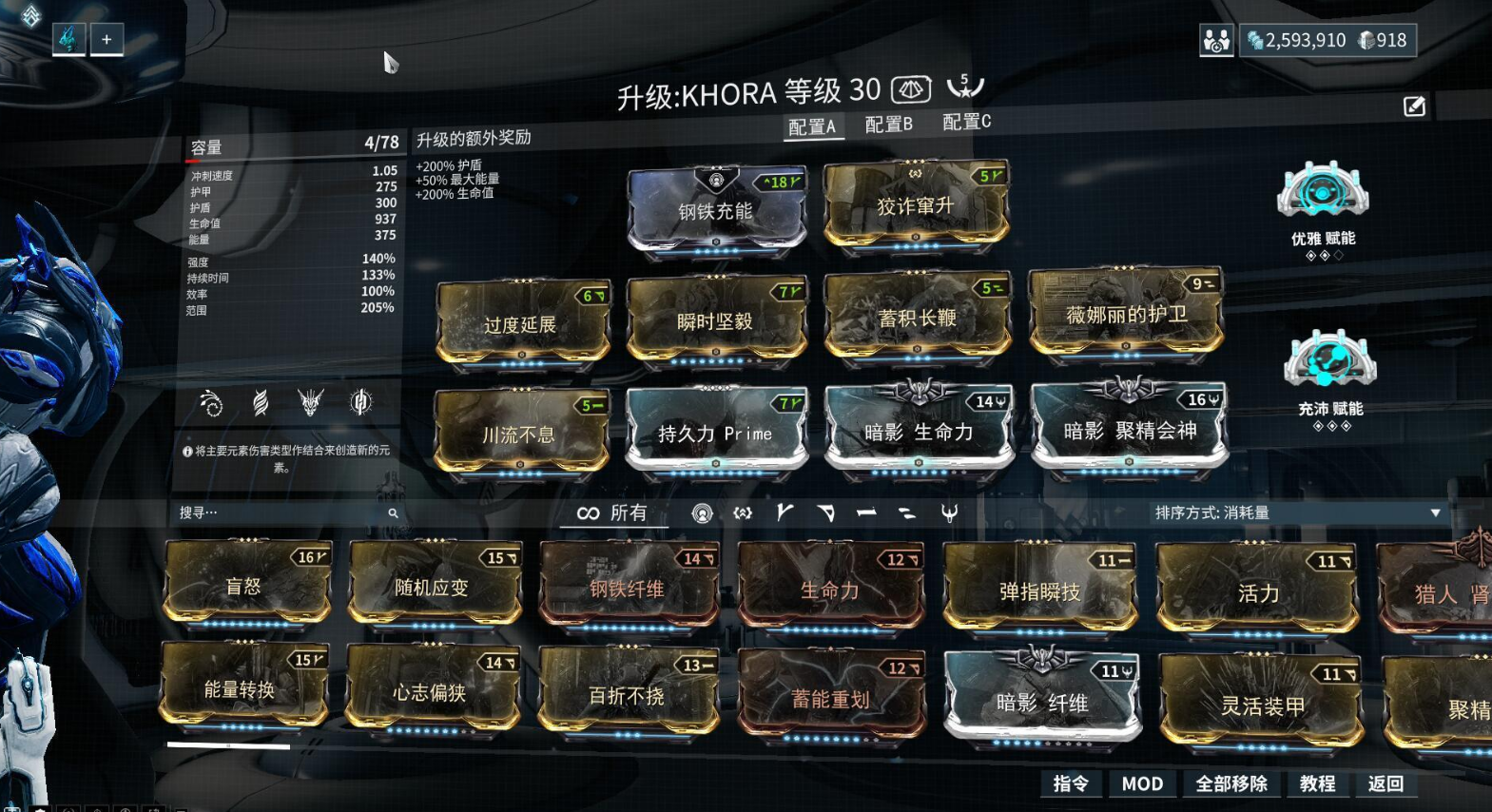
Task: Select the 优雅 赋能 arcane slot
Action: click(1323, 191)
